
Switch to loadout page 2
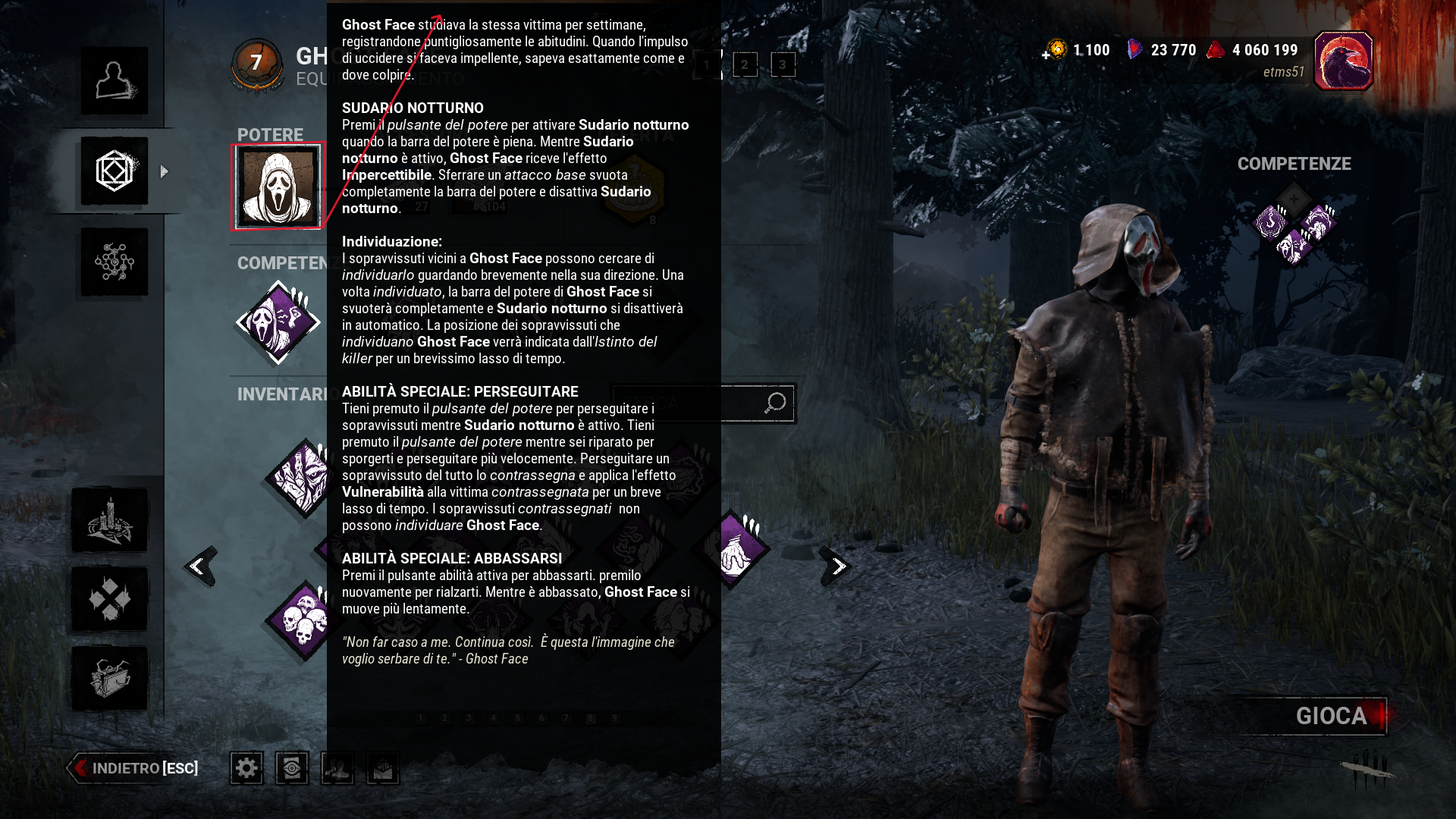(745, 65)
